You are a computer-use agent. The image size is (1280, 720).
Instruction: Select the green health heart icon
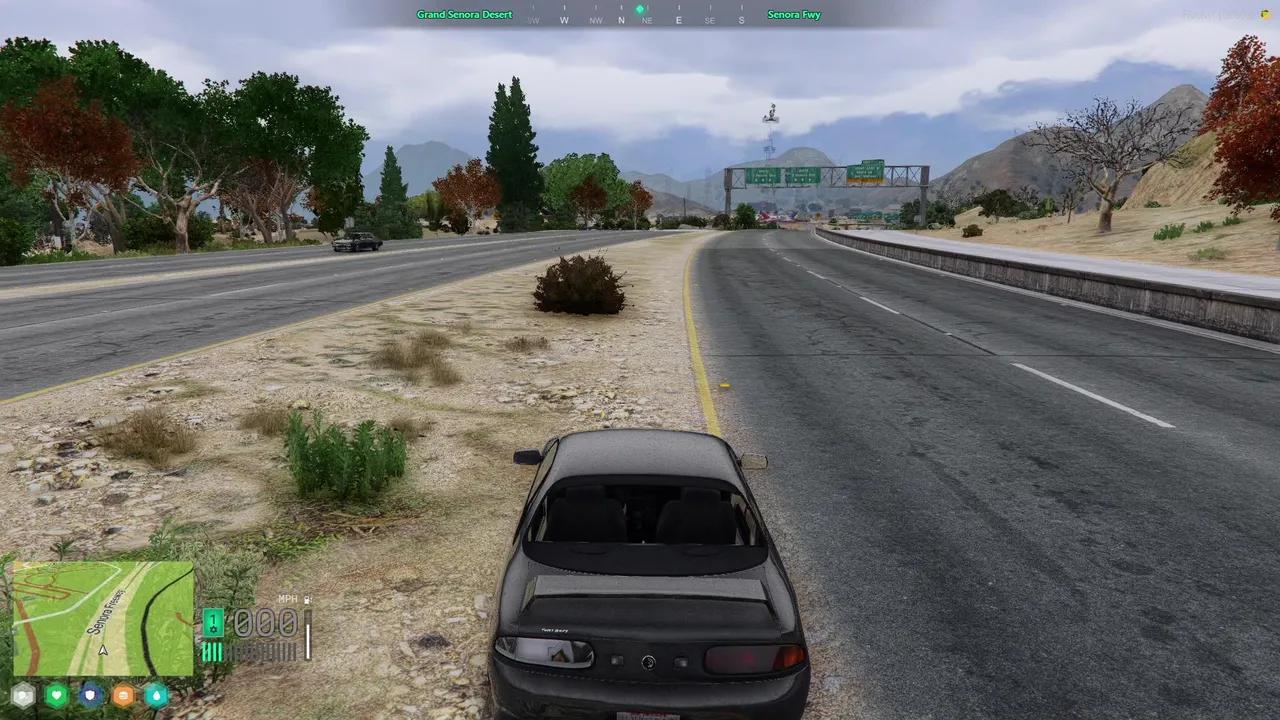tap(57, 695)
